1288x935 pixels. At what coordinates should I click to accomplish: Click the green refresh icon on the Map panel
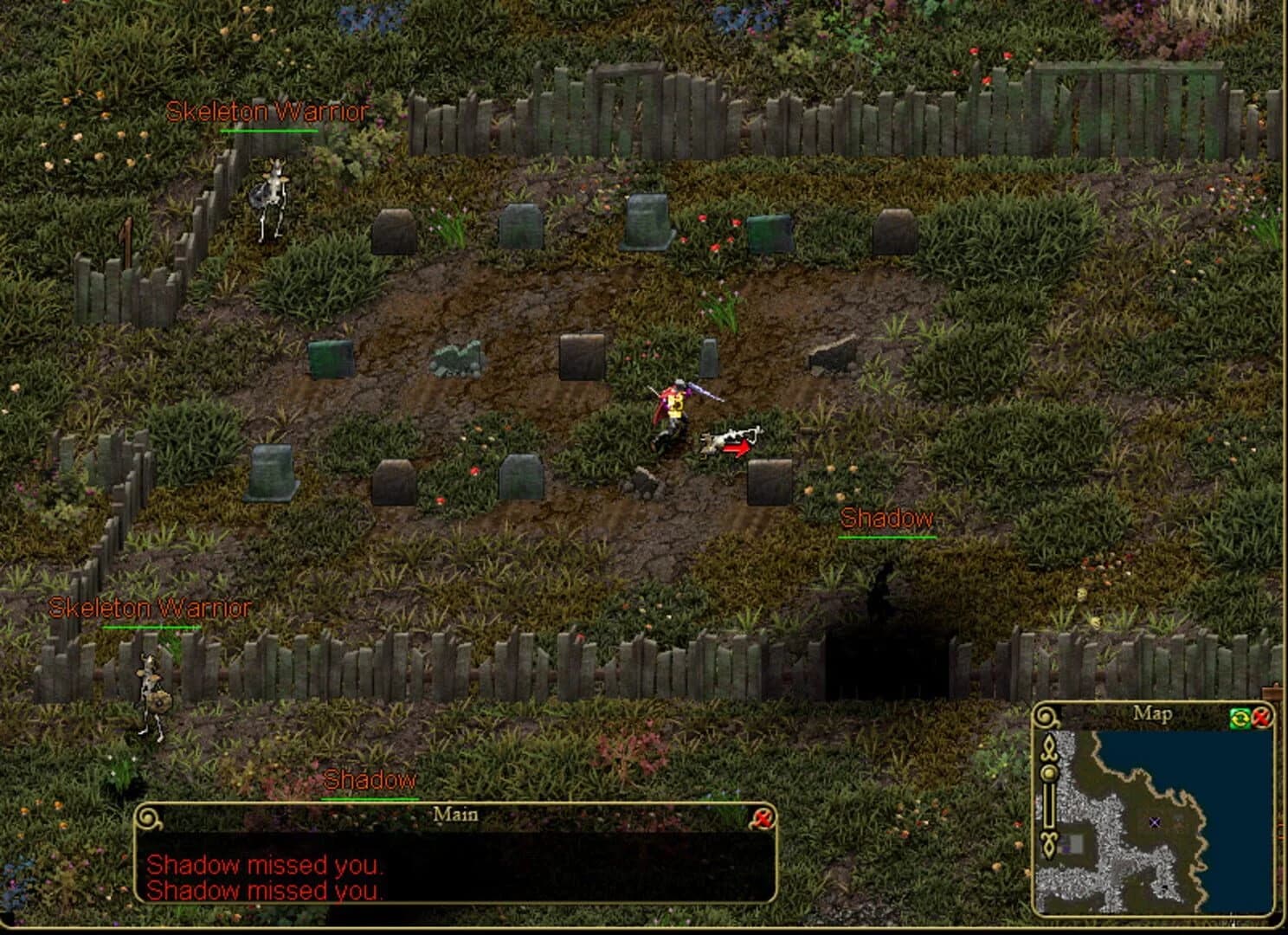point(1240,719)
